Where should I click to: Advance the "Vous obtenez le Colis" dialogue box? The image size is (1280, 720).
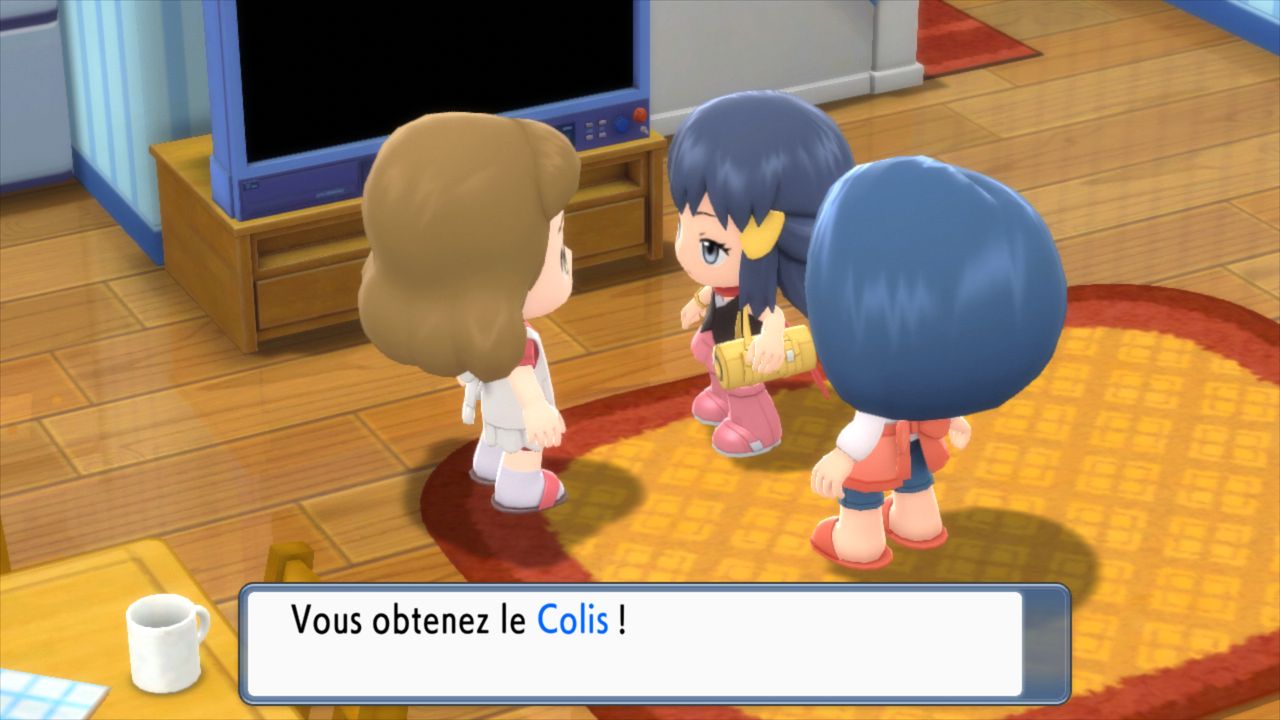654,643
